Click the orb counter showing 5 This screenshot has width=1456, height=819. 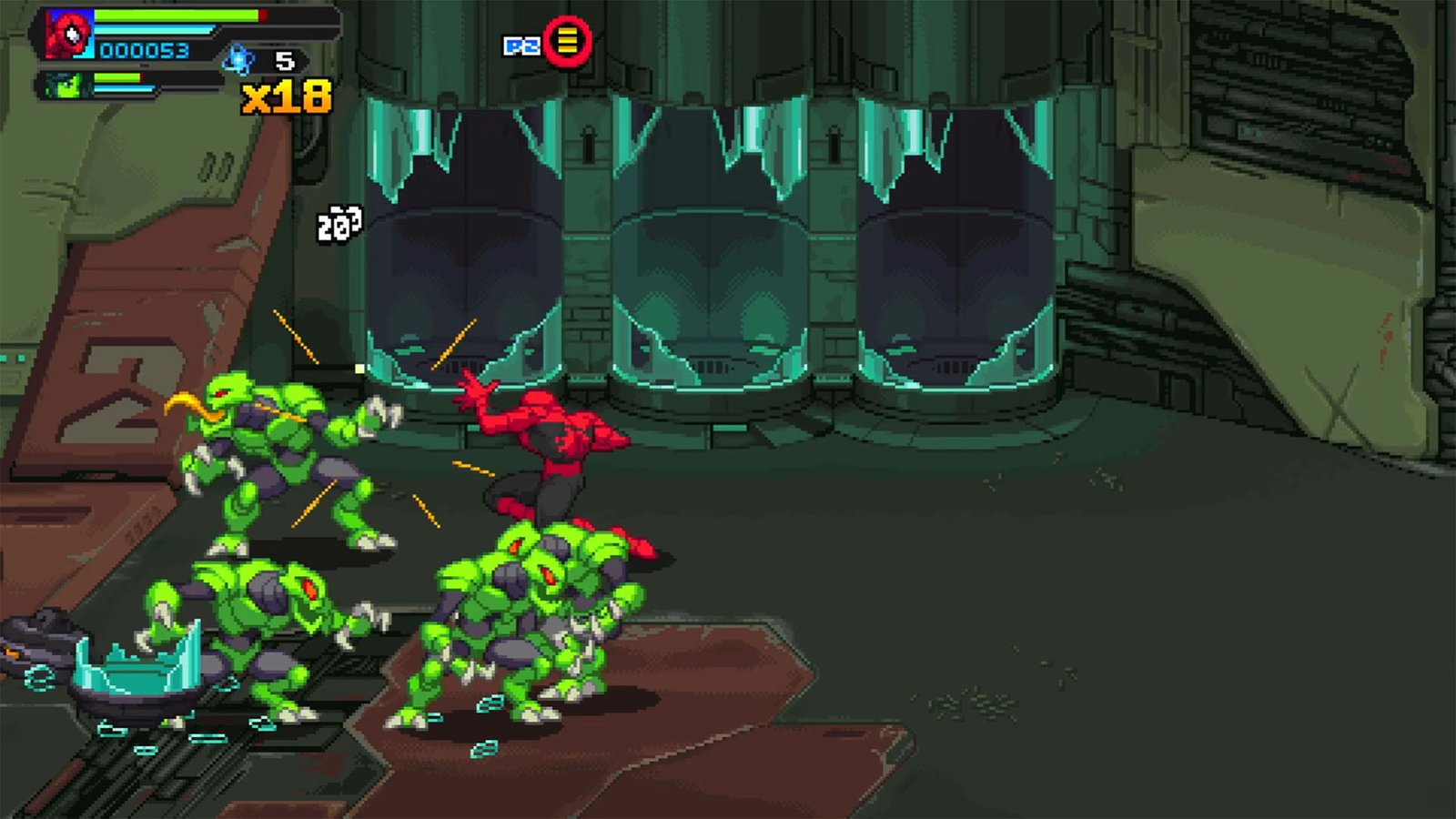point(282,61)
